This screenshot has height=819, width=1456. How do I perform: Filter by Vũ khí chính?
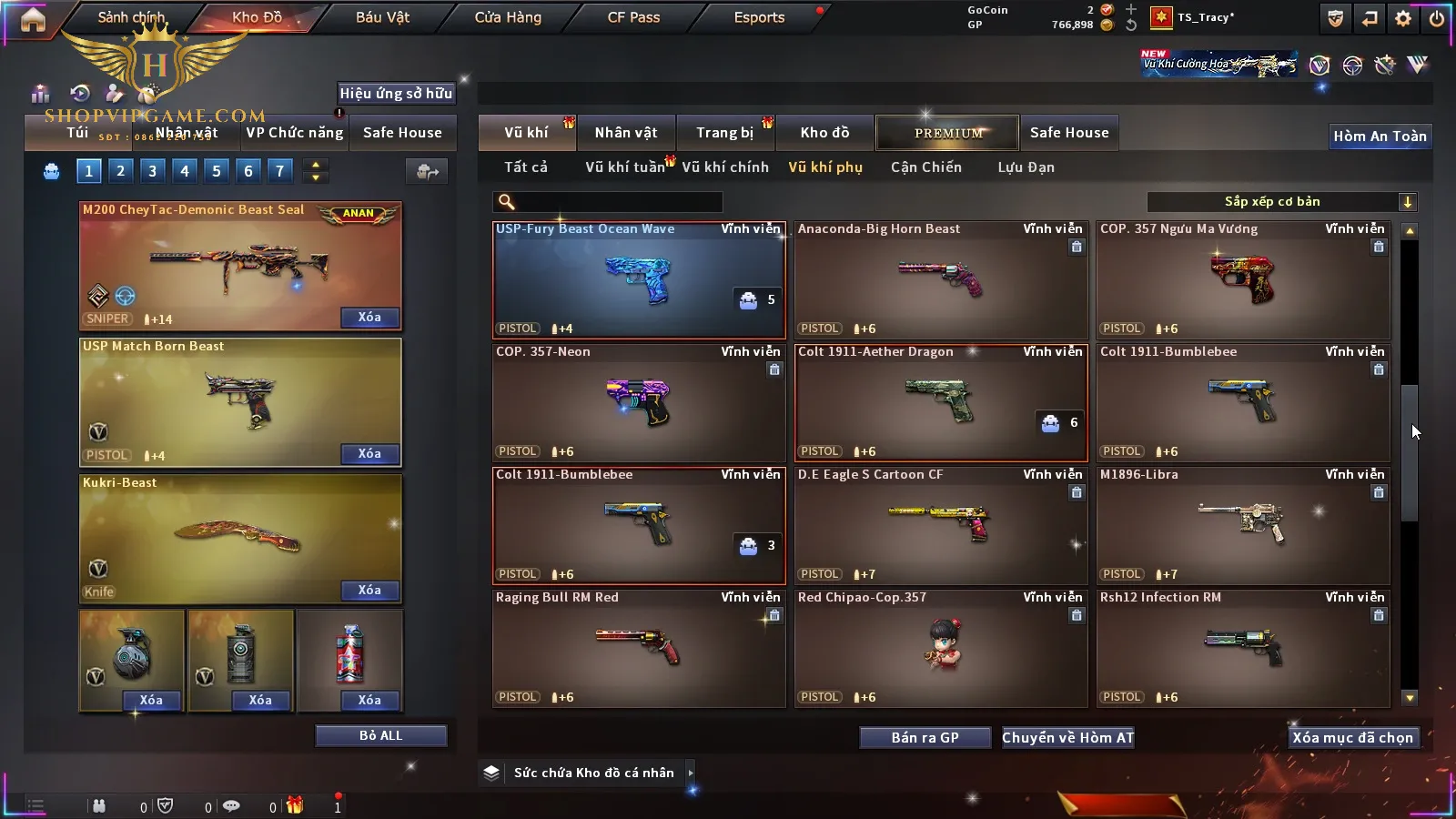[725, 167]
